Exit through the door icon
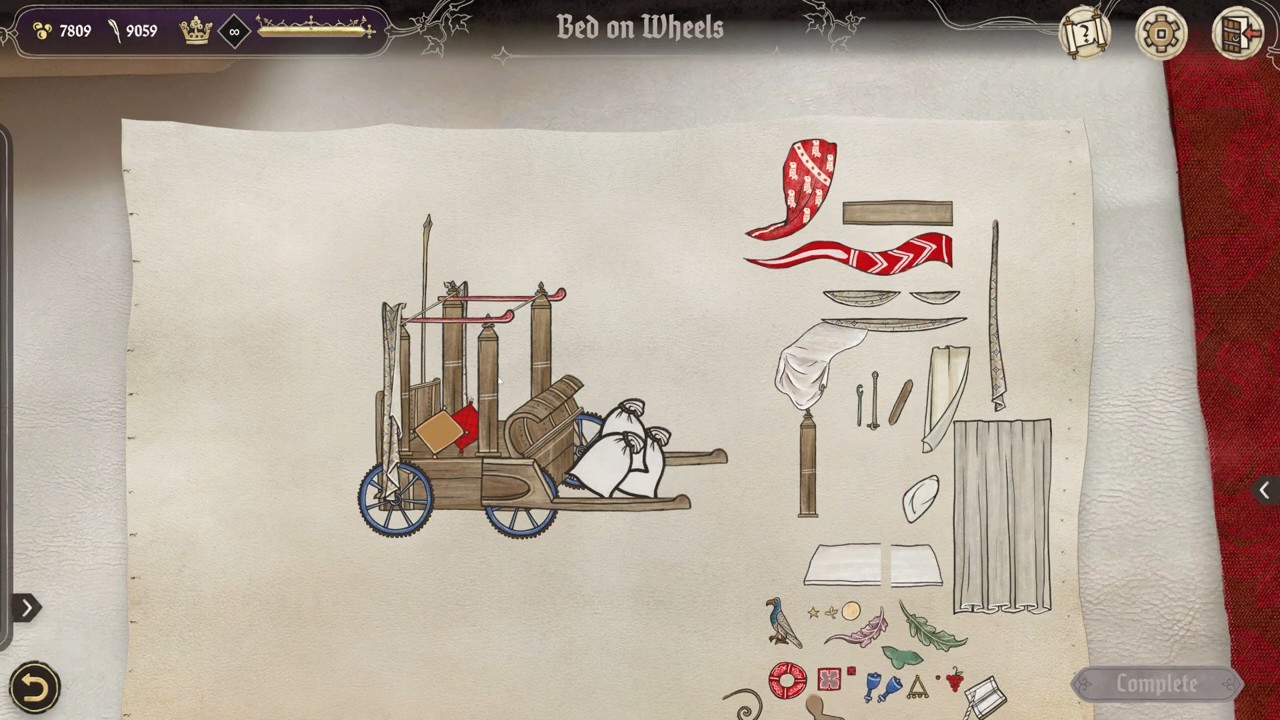The image size is (1280, 720). [x=1237, y=35]
